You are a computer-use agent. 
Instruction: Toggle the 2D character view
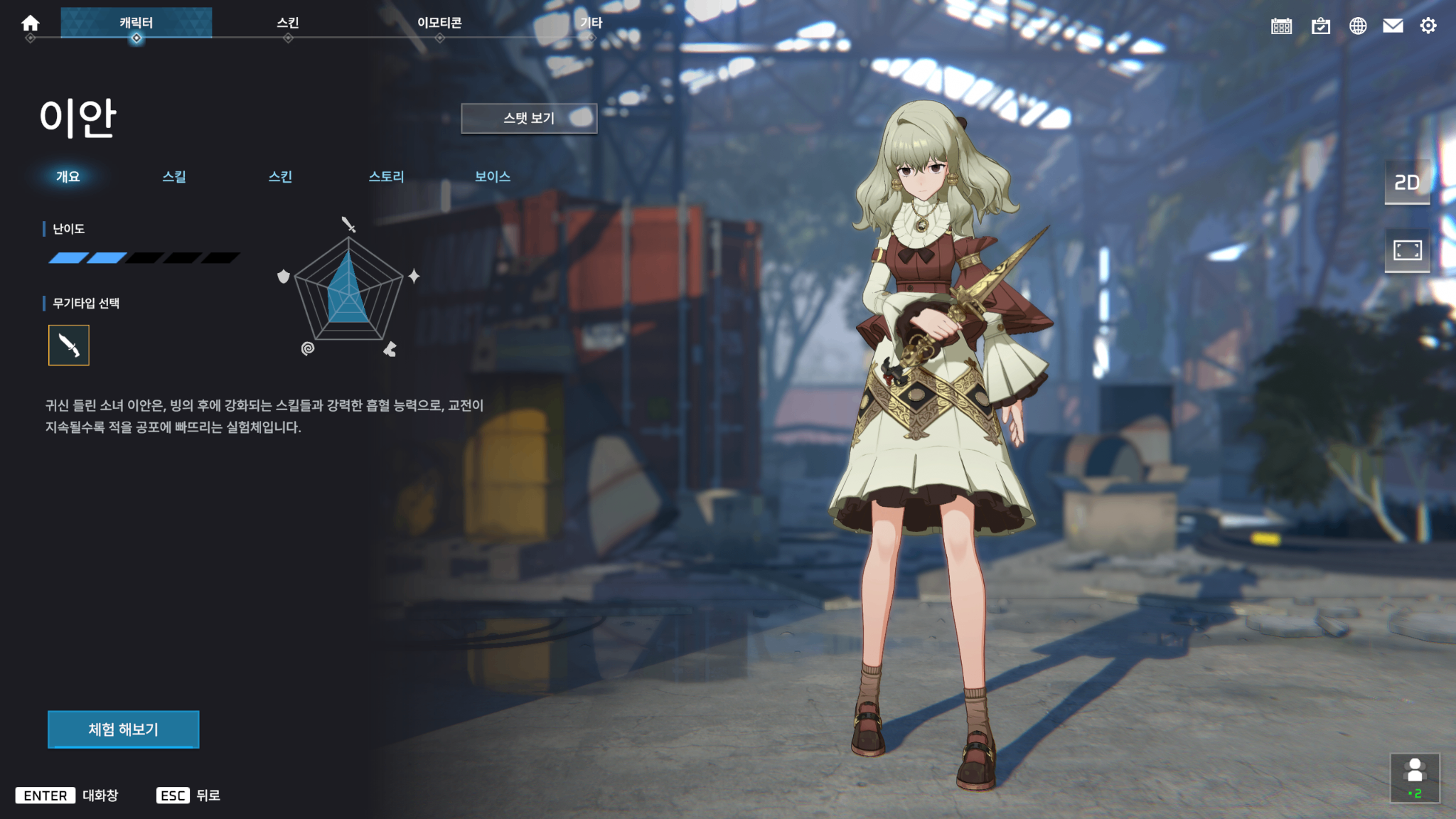(1407, 183)
